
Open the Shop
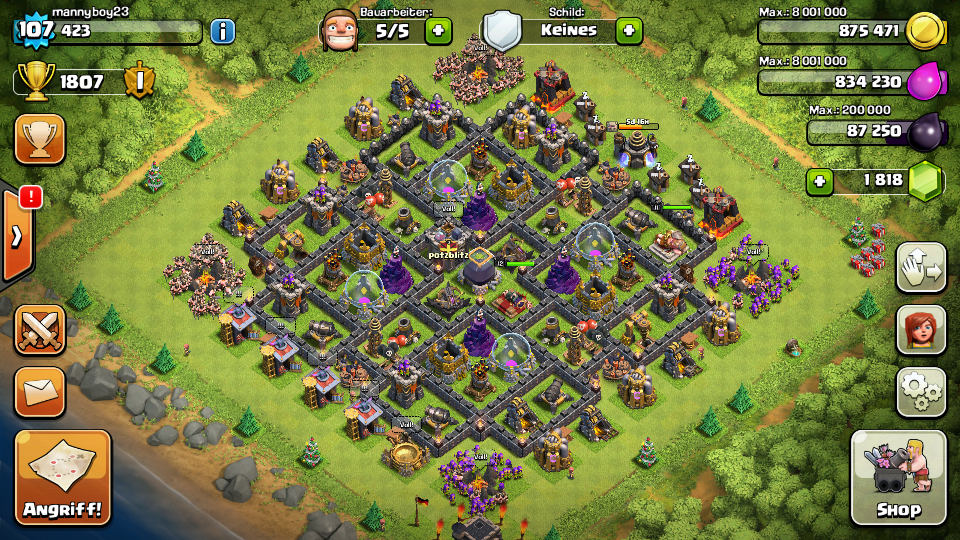coord(898,478)
